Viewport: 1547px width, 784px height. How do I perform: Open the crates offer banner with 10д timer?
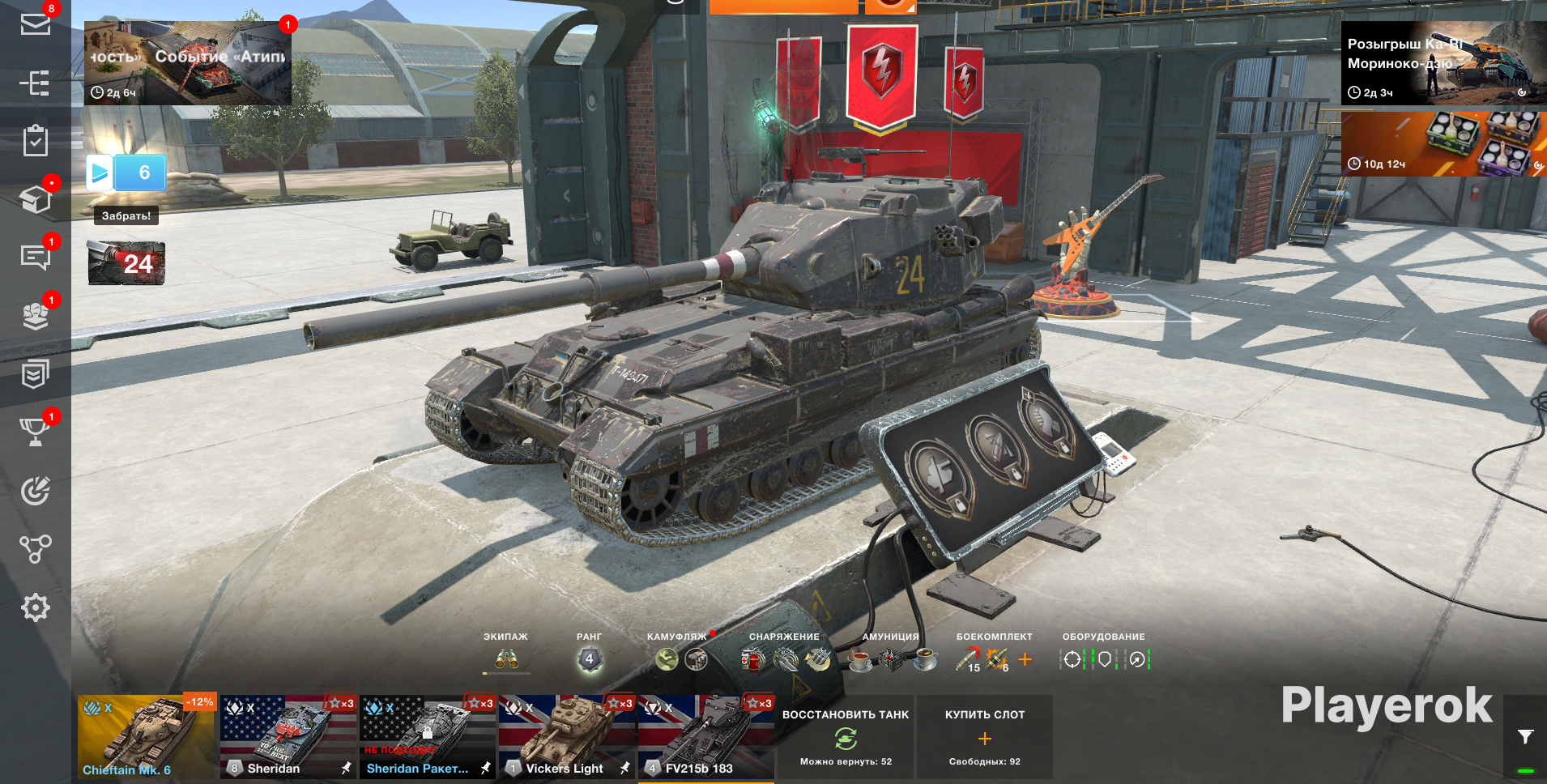(x=1443, y=144)
